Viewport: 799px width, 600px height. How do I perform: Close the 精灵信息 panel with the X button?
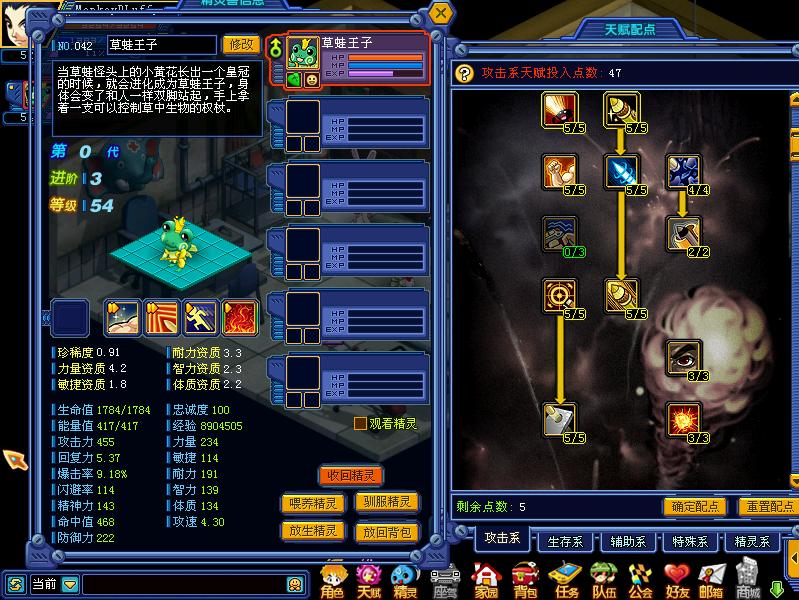[441, 14]
